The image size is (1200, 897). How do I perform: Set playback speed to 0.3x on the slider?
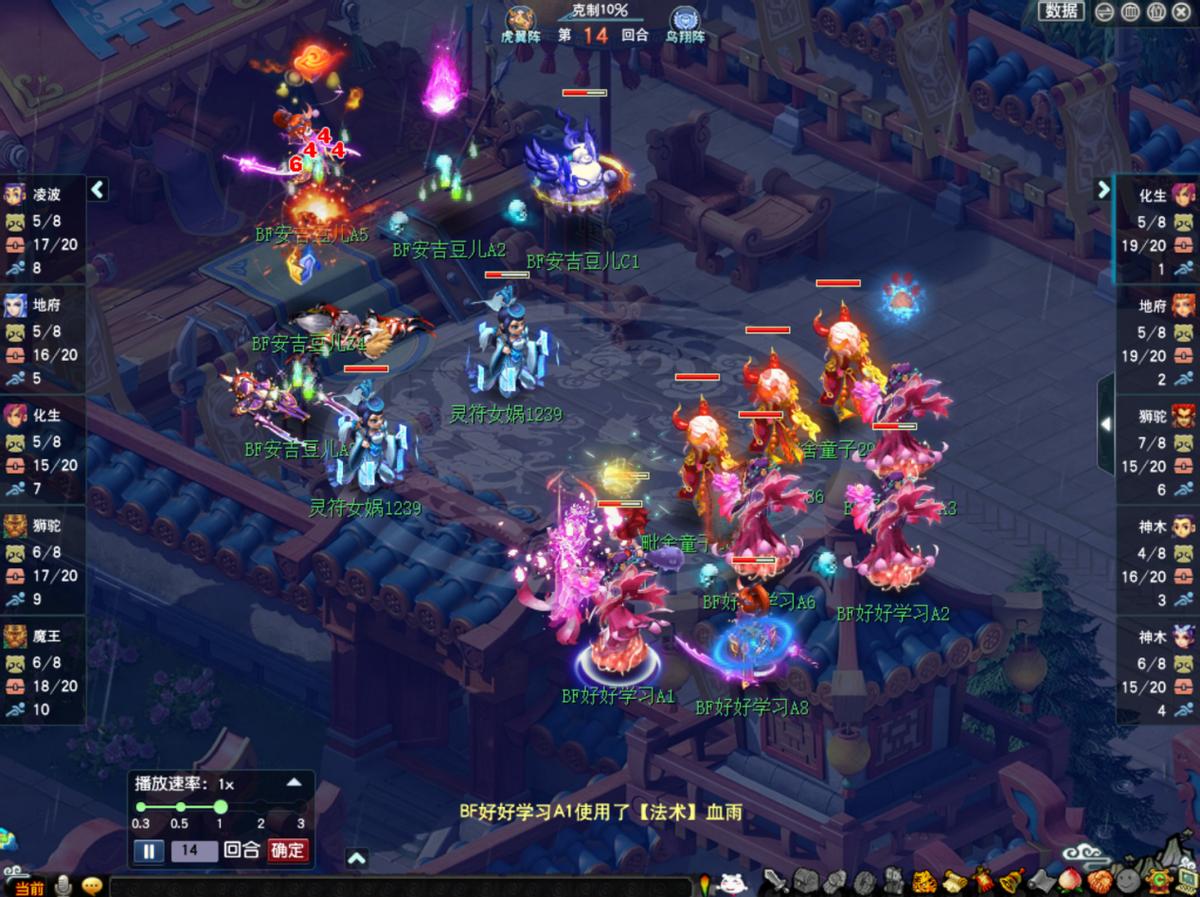[141, 807]
